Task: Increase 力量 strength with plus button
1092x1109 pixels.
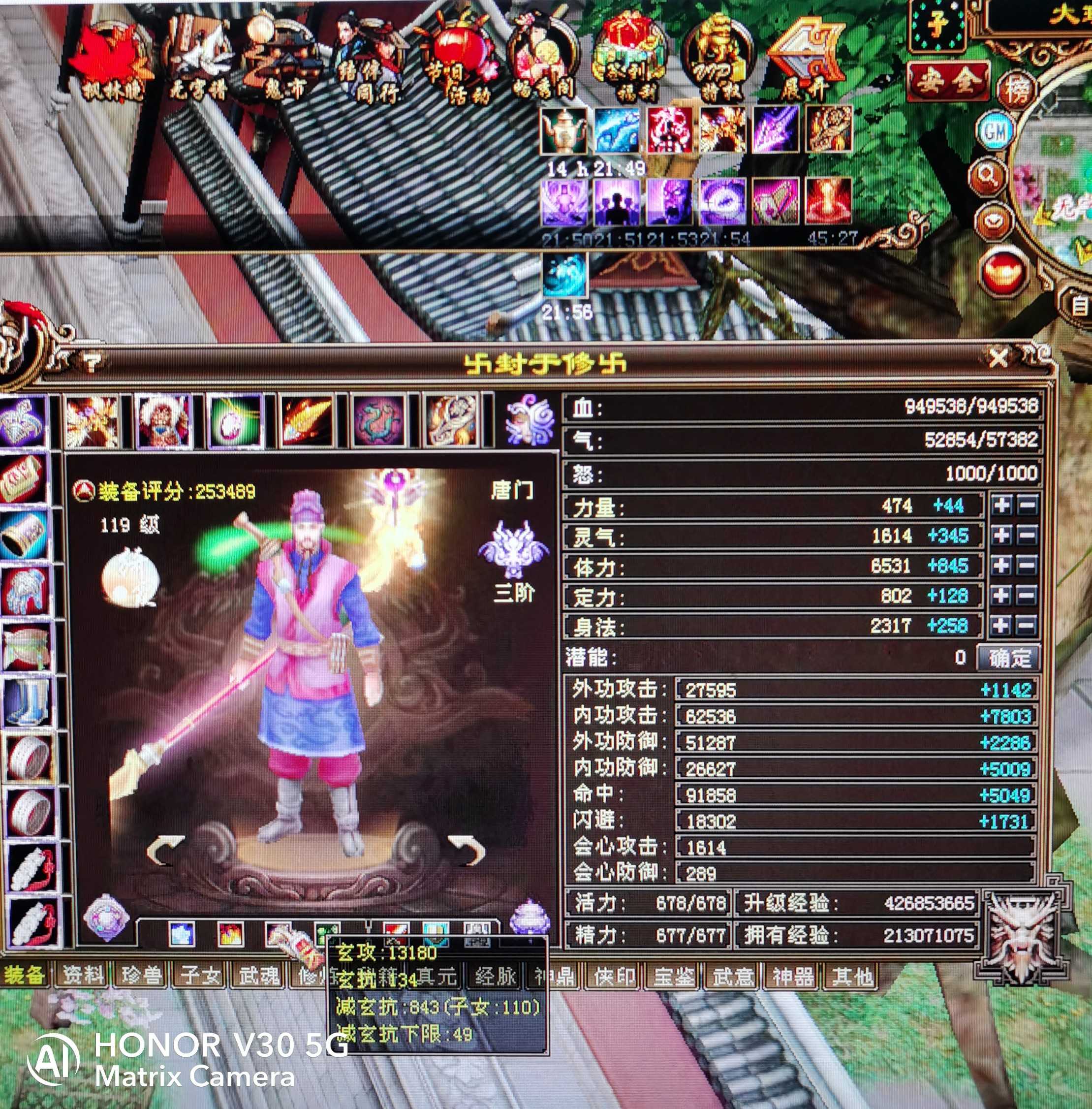Action: (x=1001, y=506)
